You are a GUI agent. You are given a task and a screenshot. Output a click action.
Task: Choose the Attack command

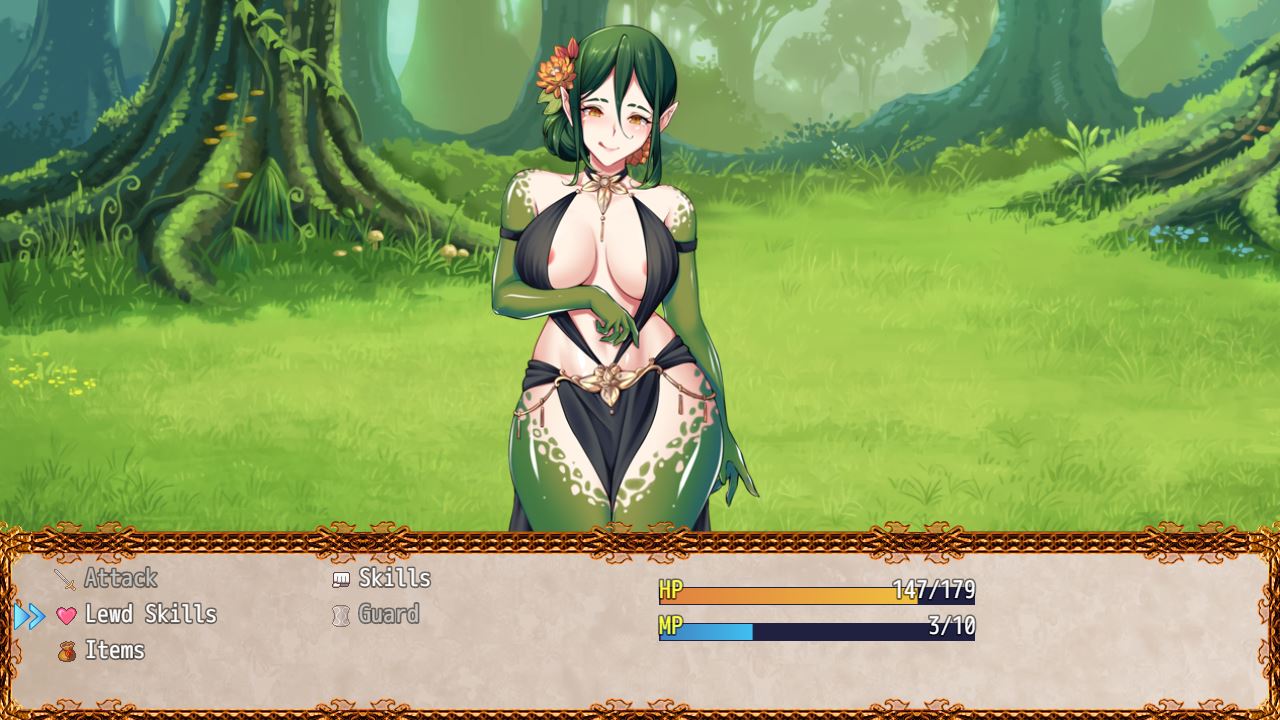pyautogui.click(x=120, y=578)
